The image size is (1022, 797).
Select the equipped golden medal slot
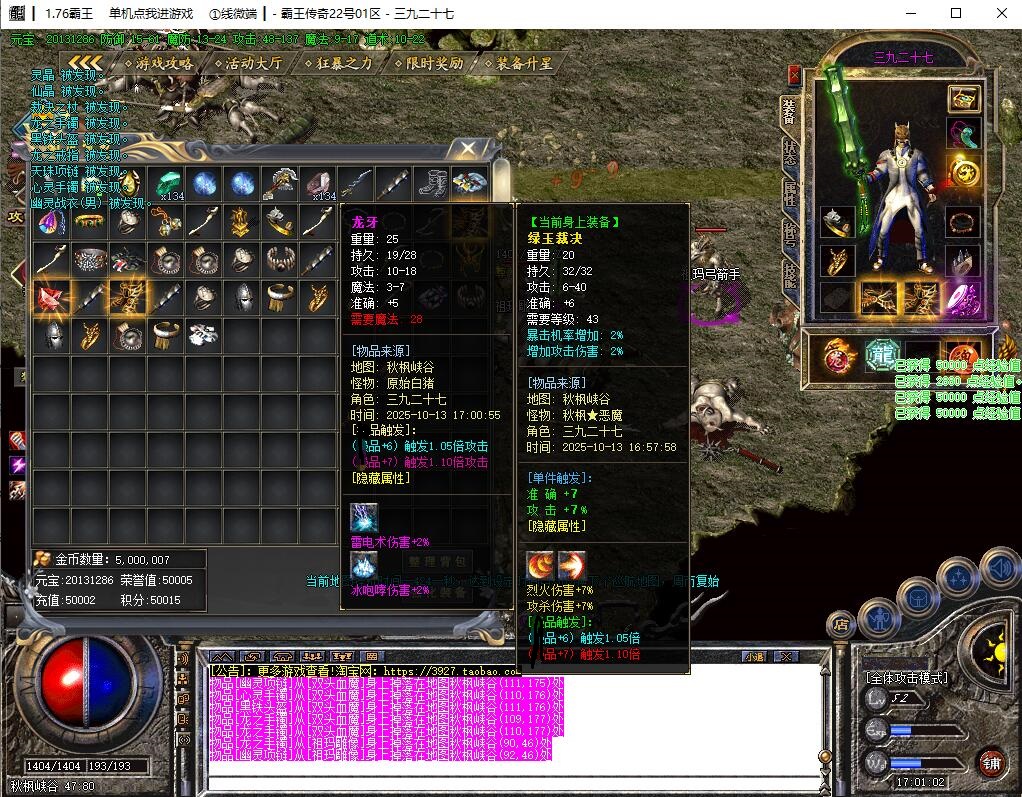click(x=964, y=172)
